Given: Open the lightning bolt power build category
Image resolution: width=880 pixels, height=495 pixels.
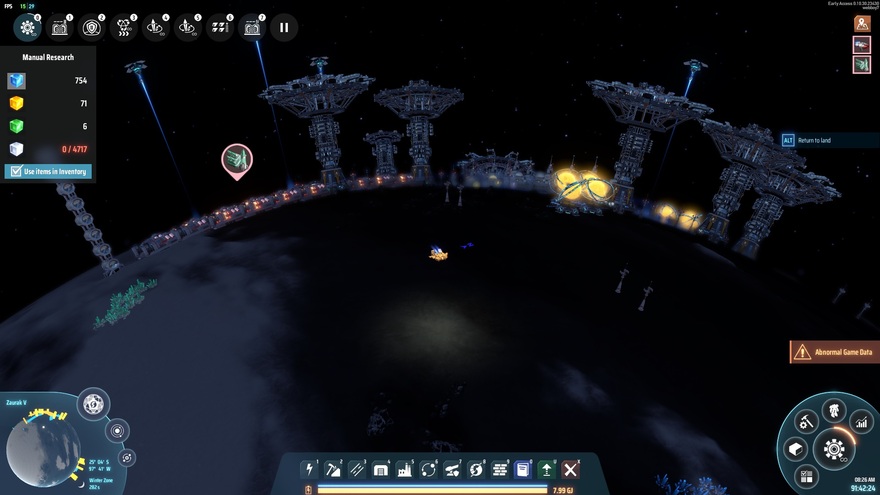Looking at the screenshot, I should click(x=310, y=469).
